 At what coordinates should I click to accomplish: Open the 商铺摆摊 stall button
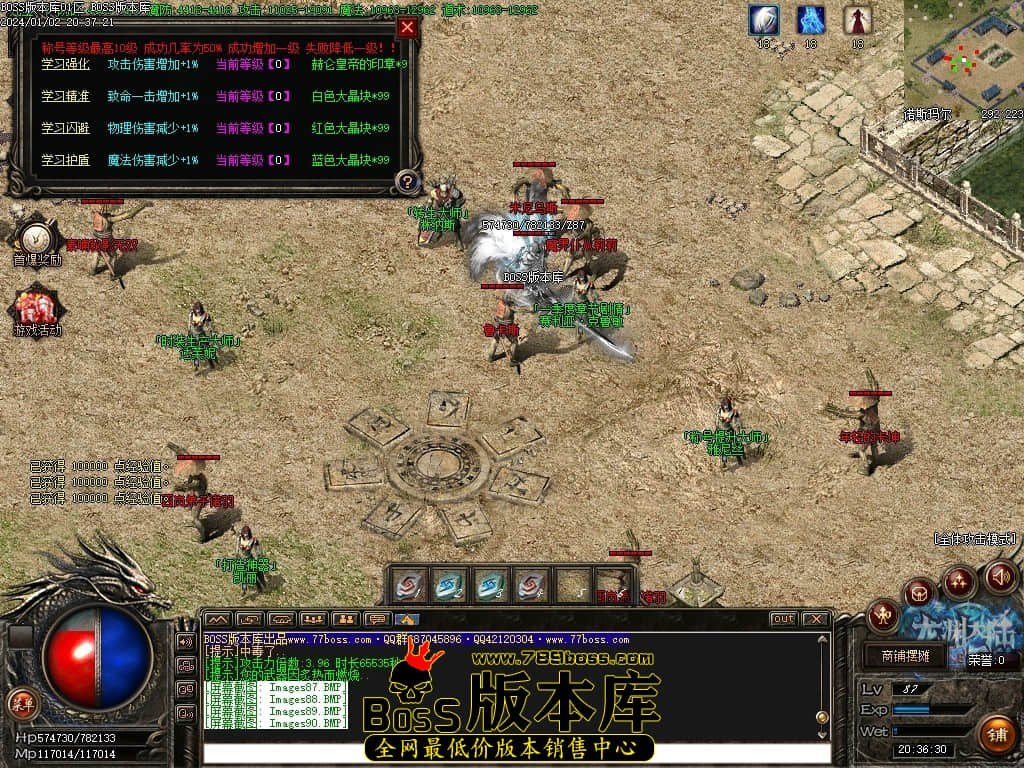tap(906, 656)
